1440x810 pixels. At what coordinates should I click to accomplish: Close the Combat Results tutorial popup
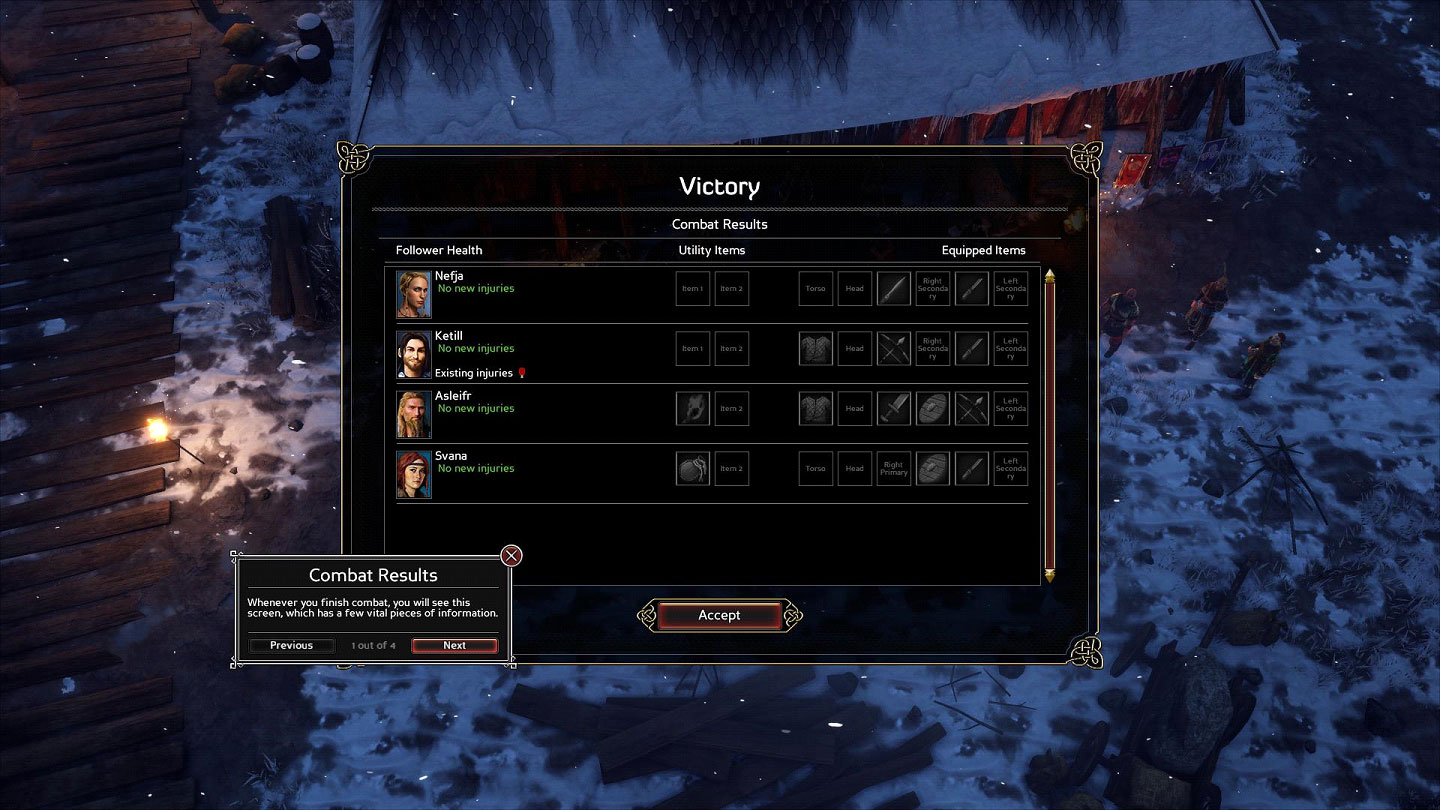coord(511,556)
